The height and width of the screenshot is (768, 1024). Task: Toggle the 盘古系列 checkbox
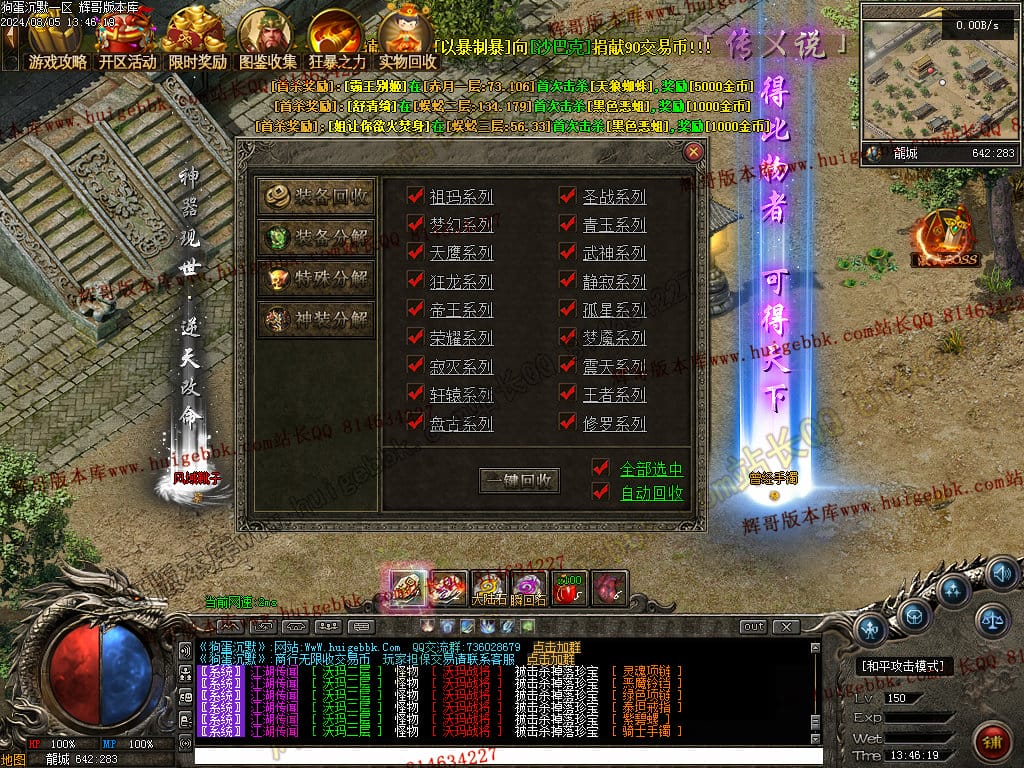point(416,422)
